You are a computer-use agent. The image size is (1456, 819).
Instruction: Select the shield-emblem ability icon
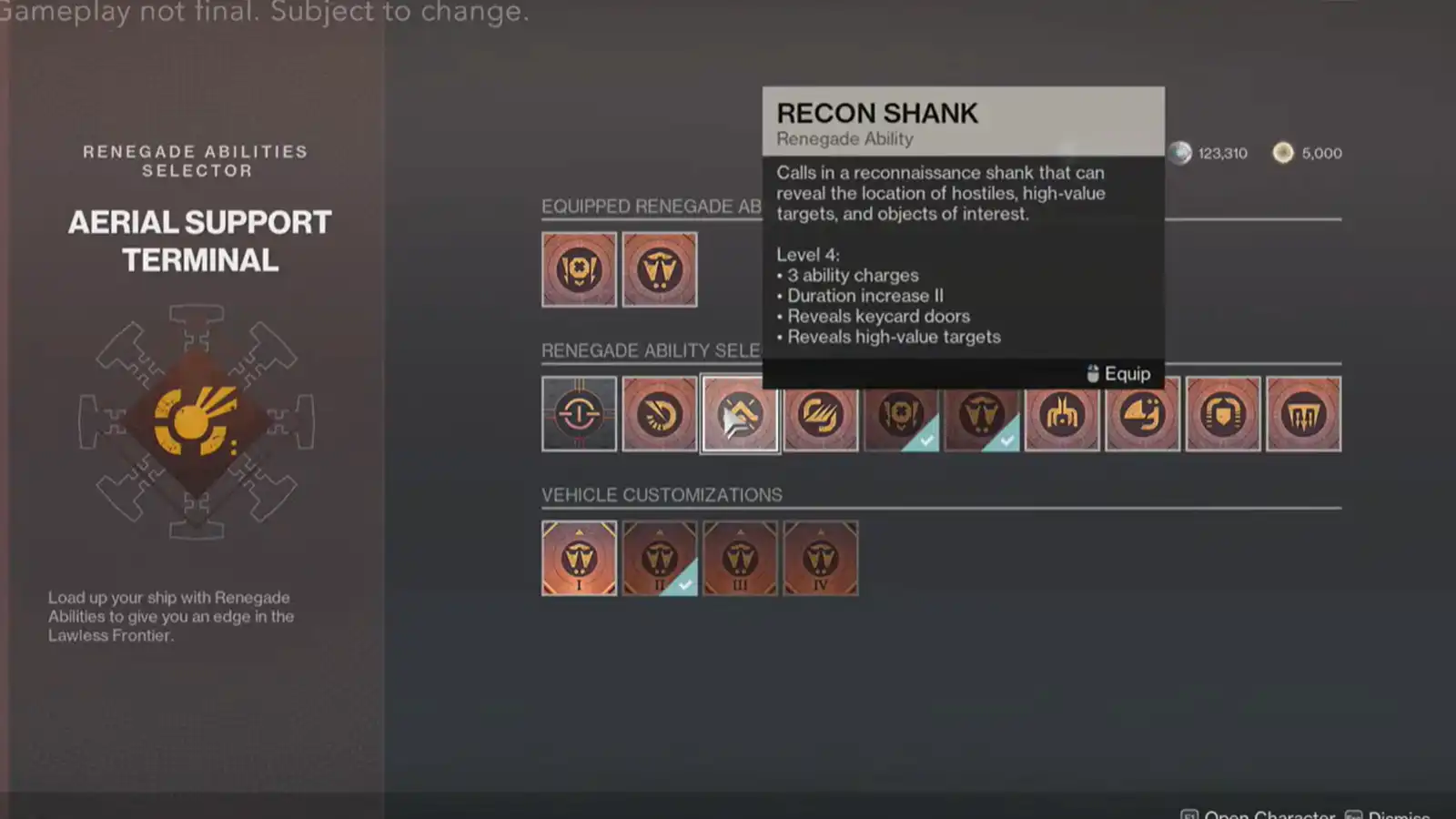[1222, 414]
